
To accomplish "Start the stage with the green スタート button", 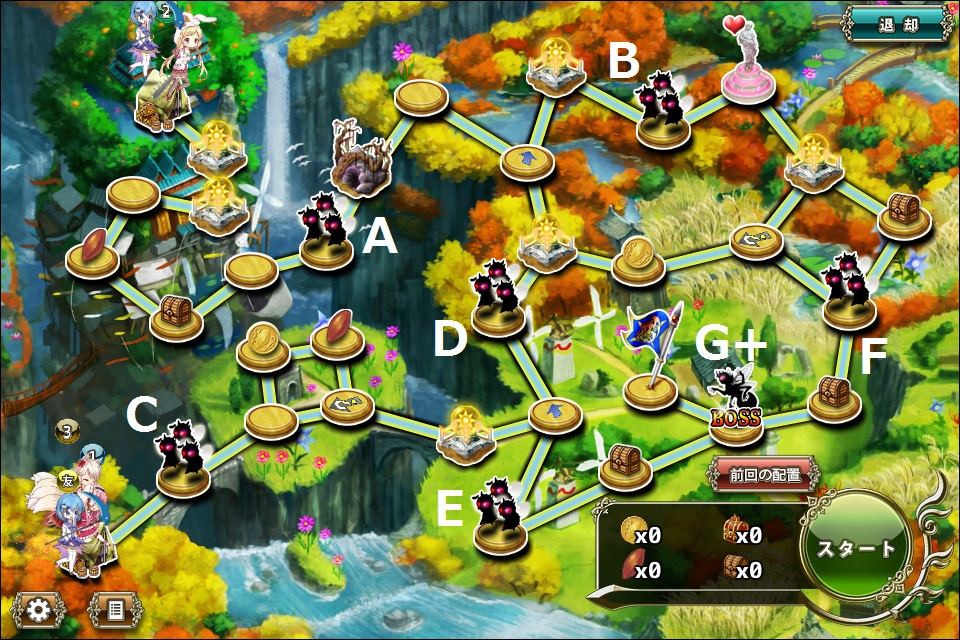I will click(856, 549).
